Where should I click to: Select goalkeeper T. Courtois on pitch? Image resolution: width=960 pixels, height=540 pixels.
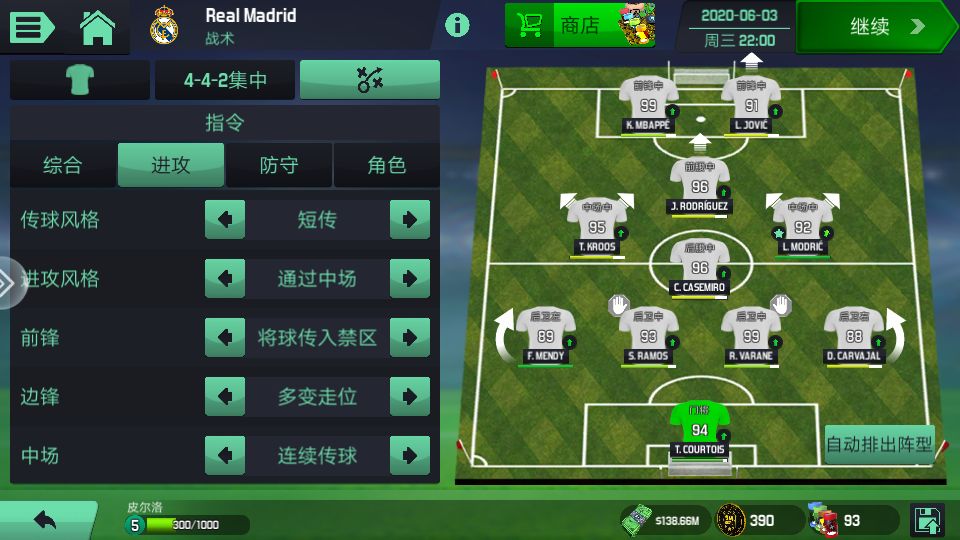tap(699, 427)
